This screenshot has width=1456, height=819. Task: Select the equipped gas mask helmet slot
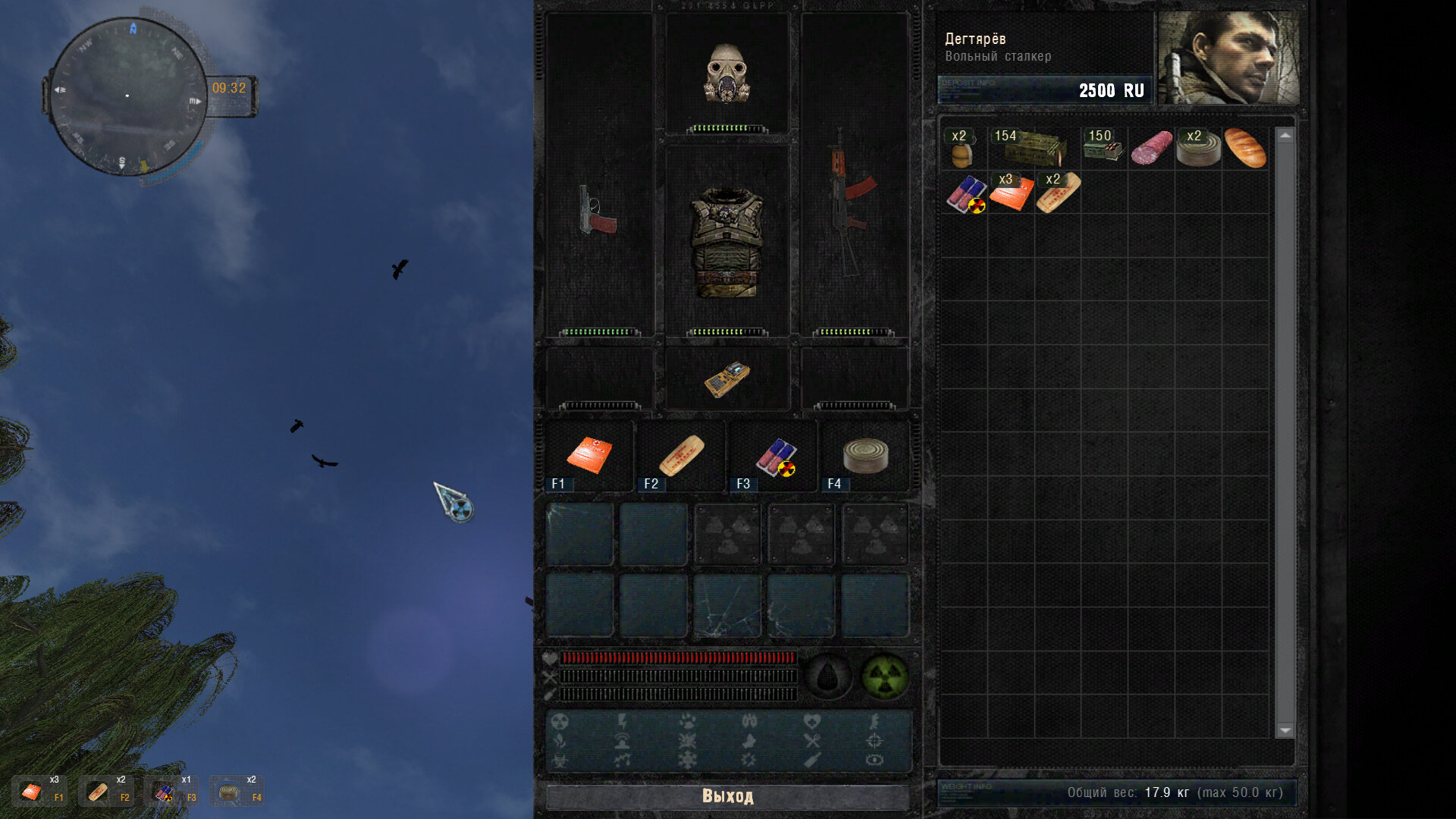coord(727,74)
